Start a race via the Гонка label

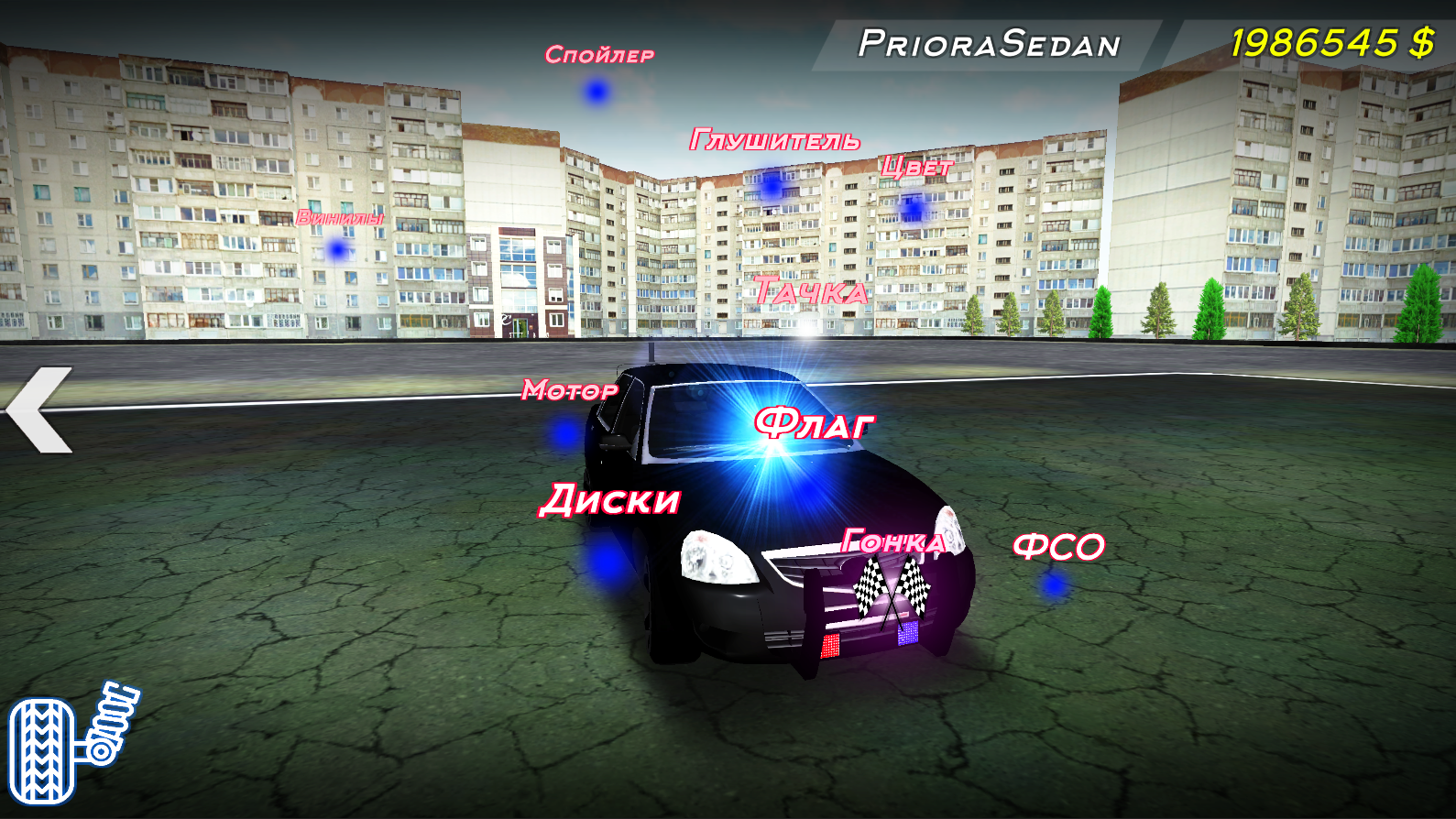(x=892, y=540)
